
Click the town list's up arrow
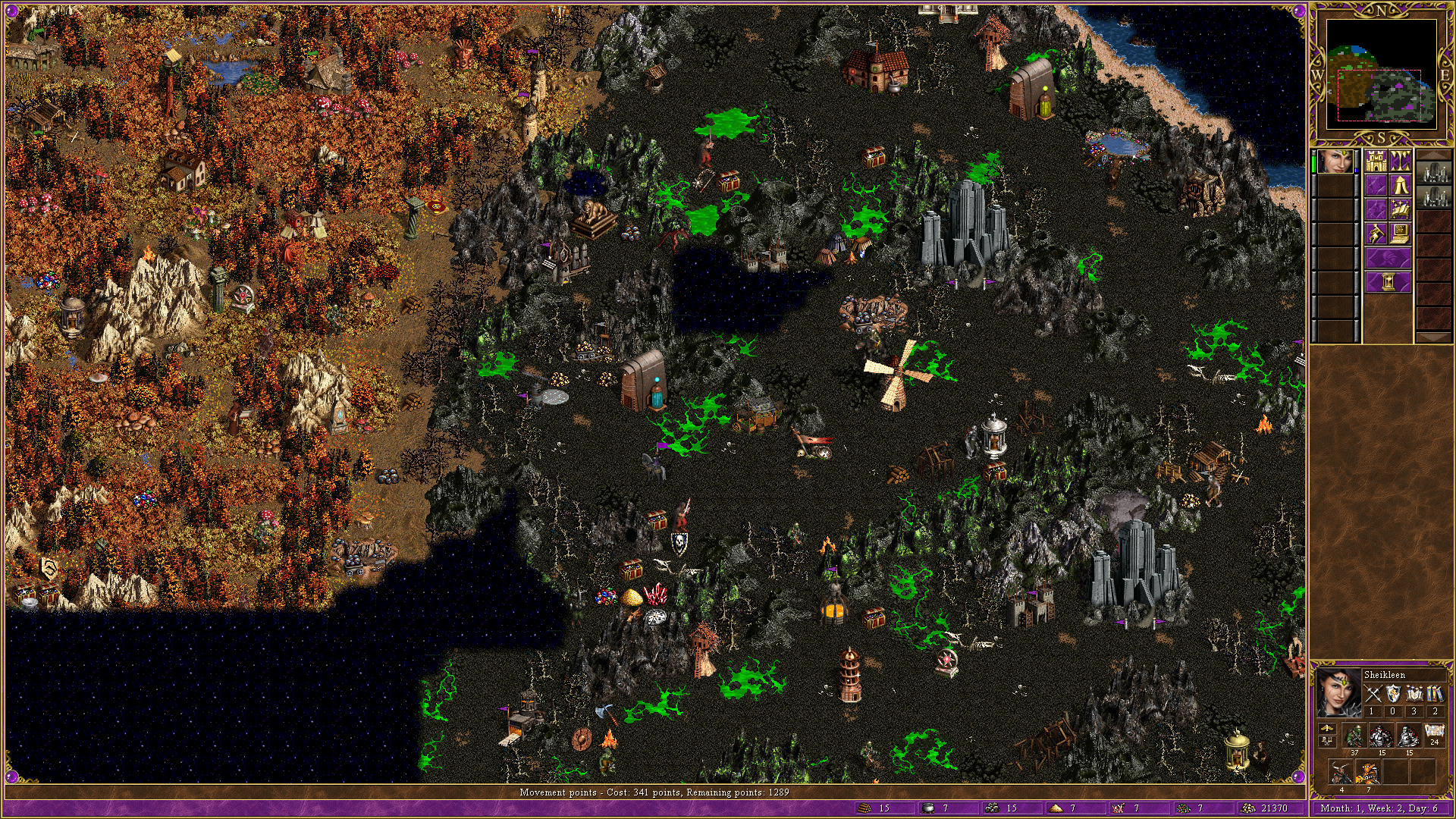pos(1433,155)
